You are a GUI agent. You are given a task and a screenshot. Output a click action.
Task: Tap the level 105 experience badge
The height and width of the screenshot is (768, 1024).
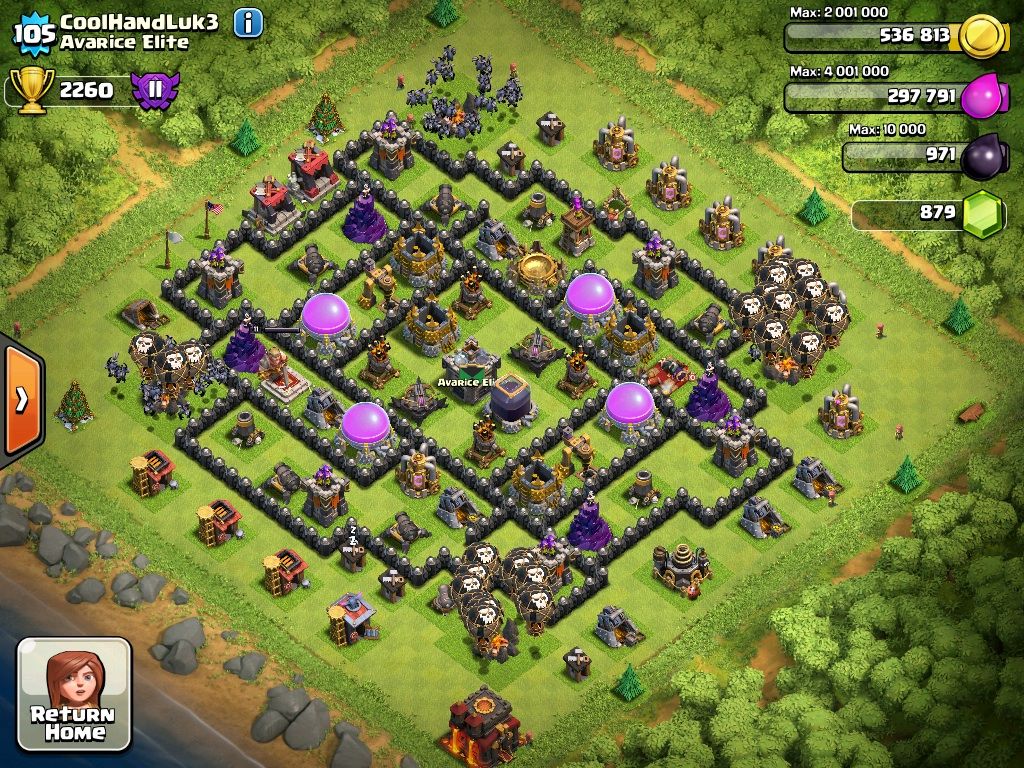[x=35, y=33]
